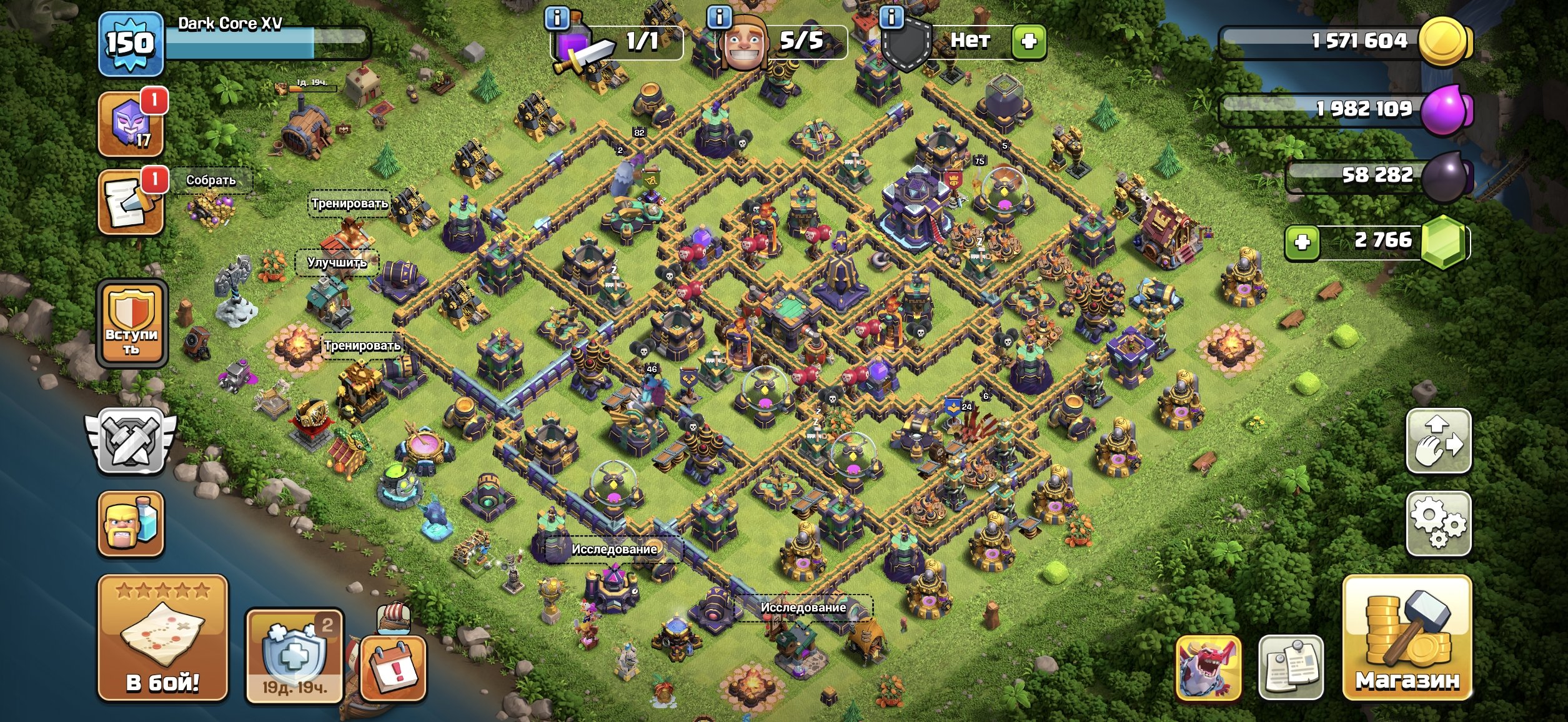Open the army training barbarian button
1568x722 pixels.
coord(131,523)
